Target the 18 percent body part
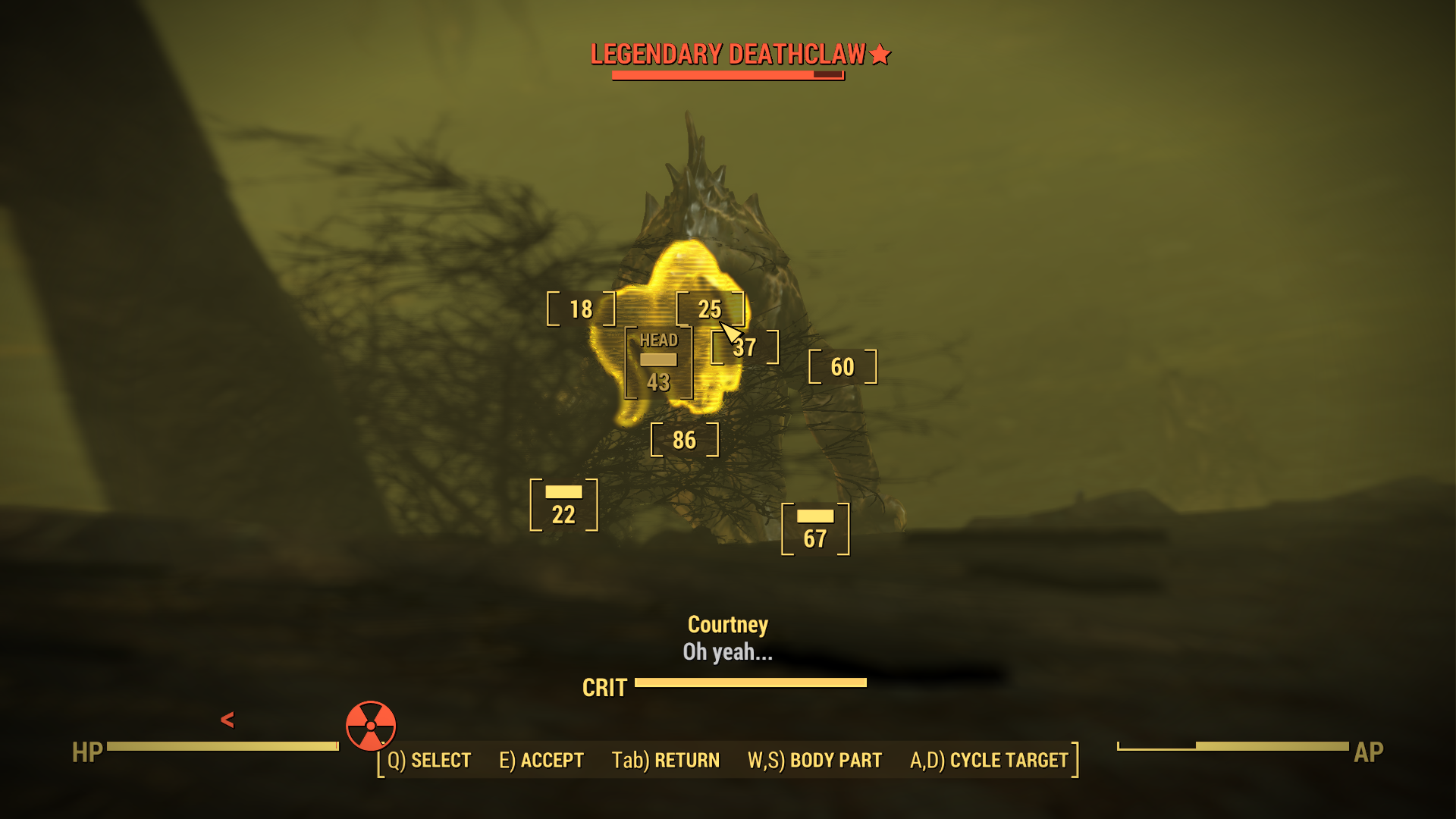1456x819 pixels. coord(581,309)
